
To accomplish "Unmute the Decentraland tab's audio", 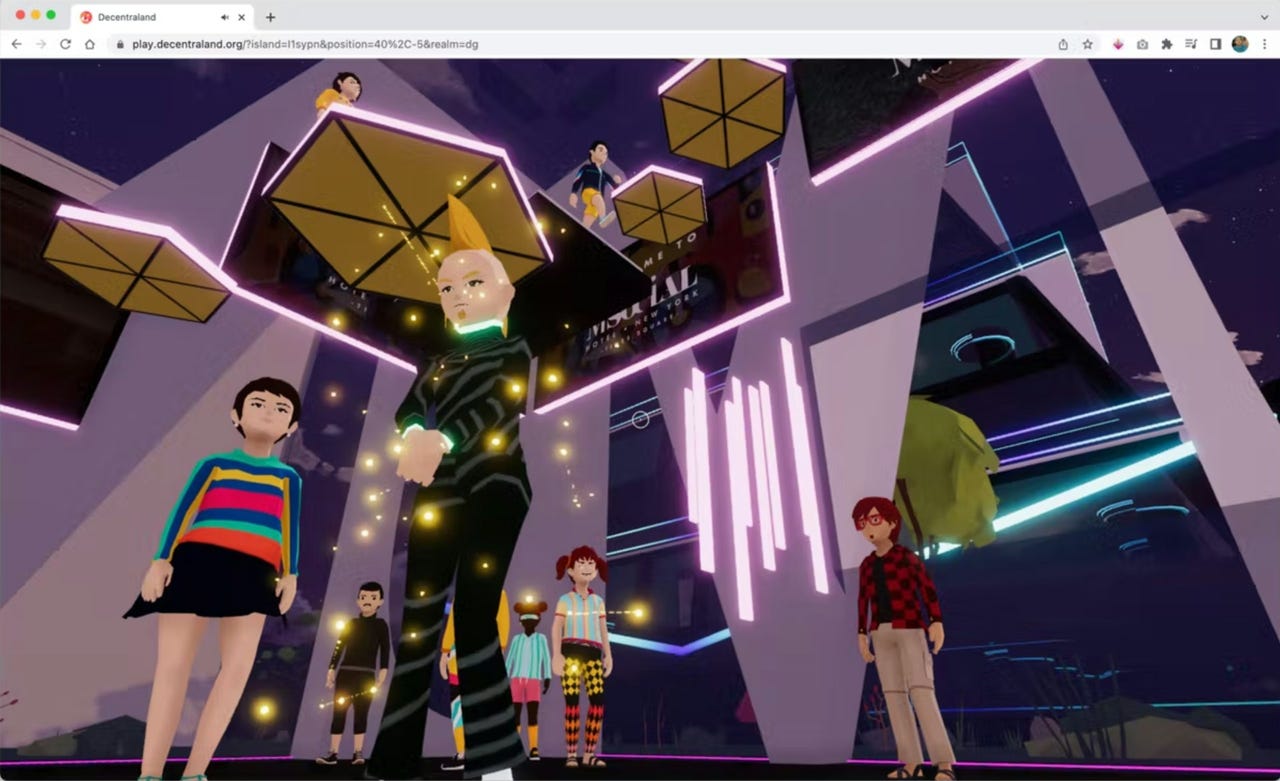I will (x=225, y=17).
